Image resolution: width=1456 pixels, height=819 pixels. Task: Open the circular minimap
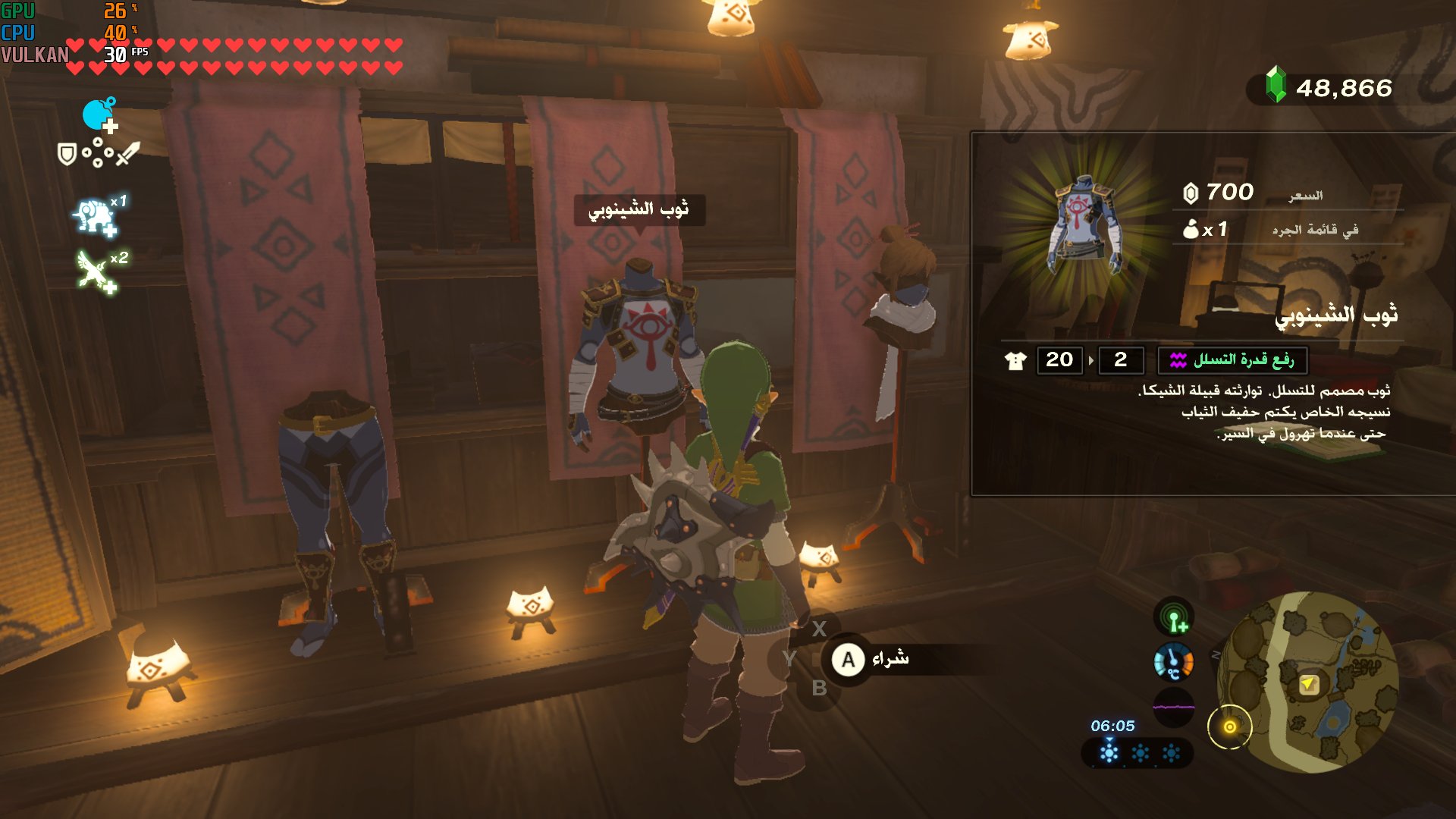pos(1308,682)
